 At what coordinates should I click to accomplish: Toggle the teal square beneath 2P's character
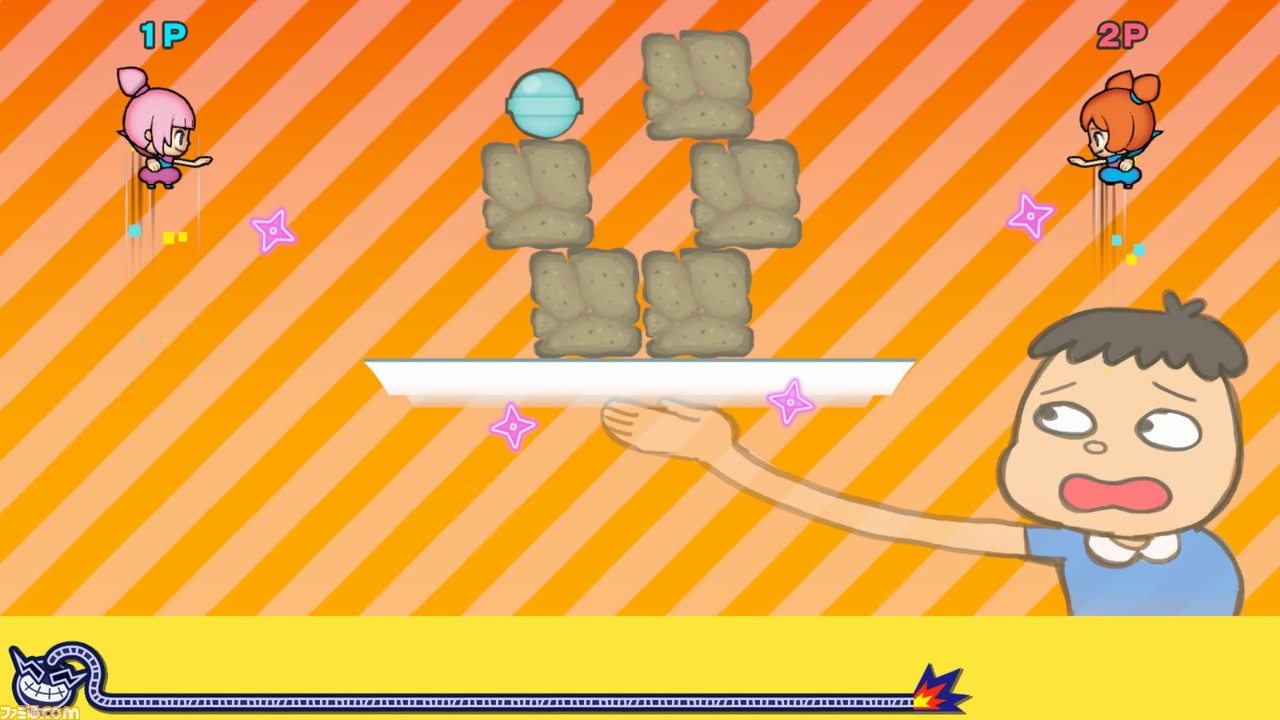[1117, 240]
